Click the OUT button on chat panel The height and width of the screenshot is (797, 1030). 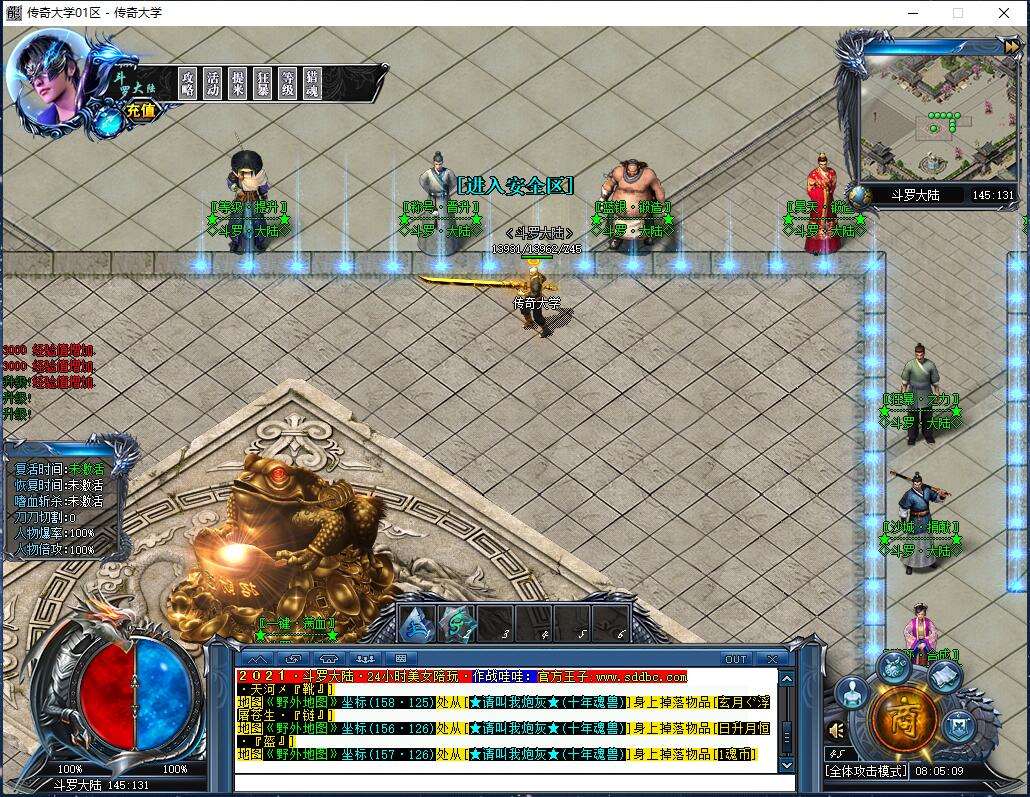click(x=736, y=659)
